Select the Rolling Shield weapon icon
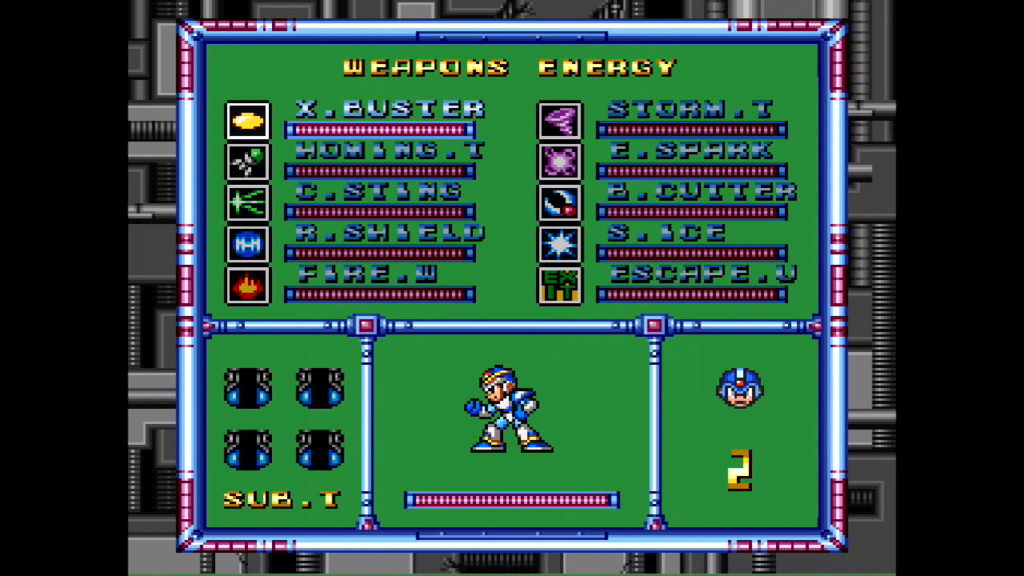Viewport: 1024px width, 576px height. pyautogui.click(x=246, y=244)
